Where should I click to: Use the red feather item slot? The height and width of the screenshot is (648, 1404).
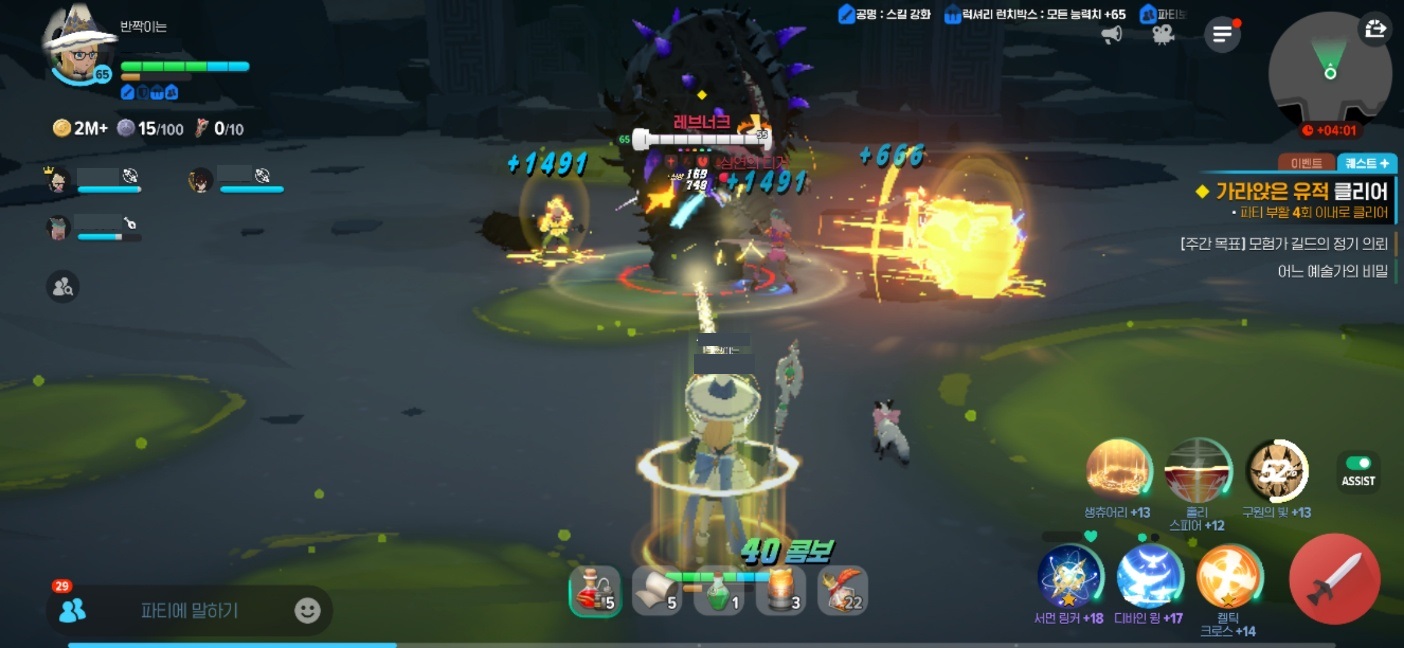click(842, 591)
